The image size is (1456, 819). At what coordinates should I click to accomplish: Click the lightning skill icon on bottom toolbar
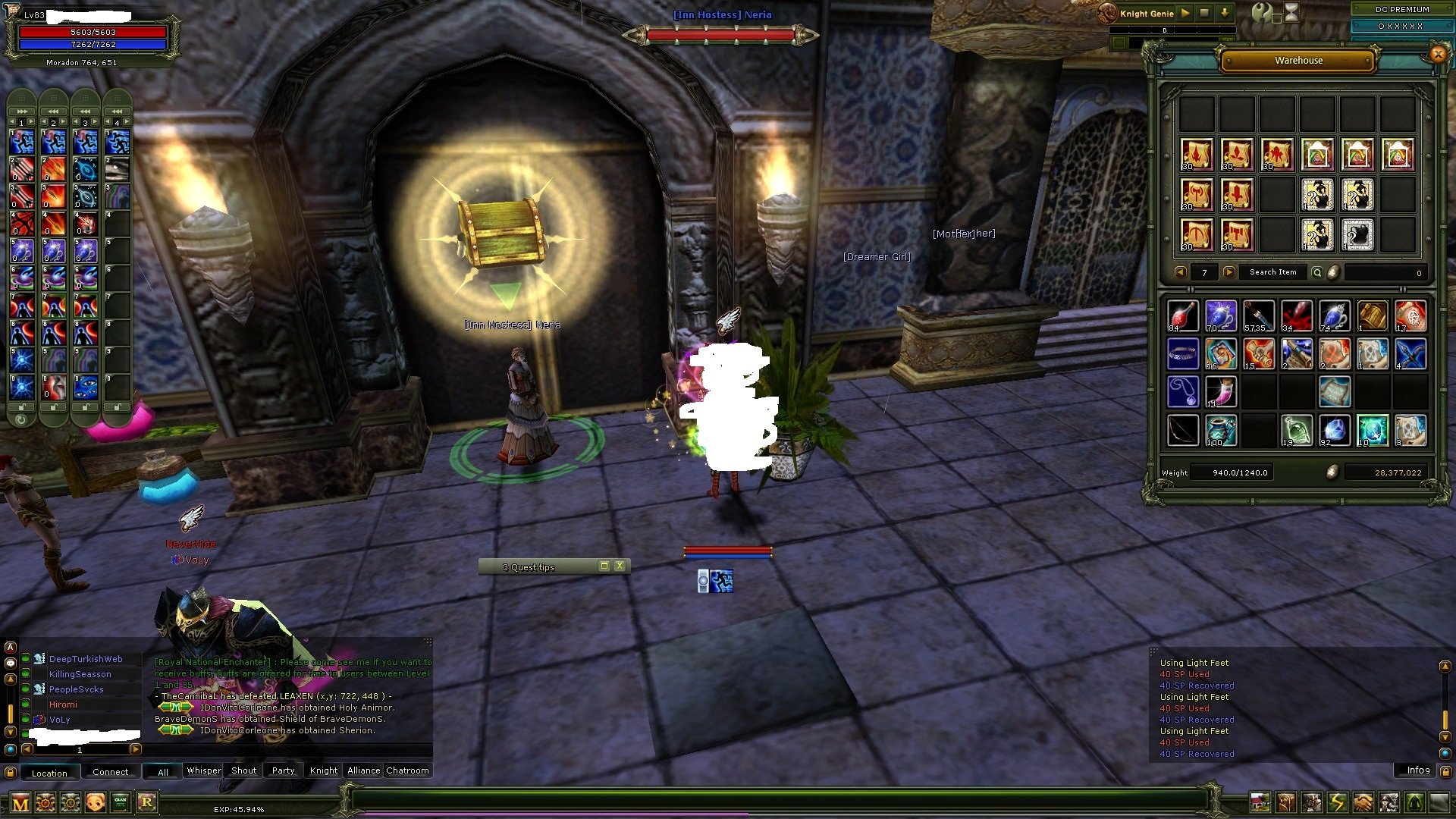point(1336,802)
